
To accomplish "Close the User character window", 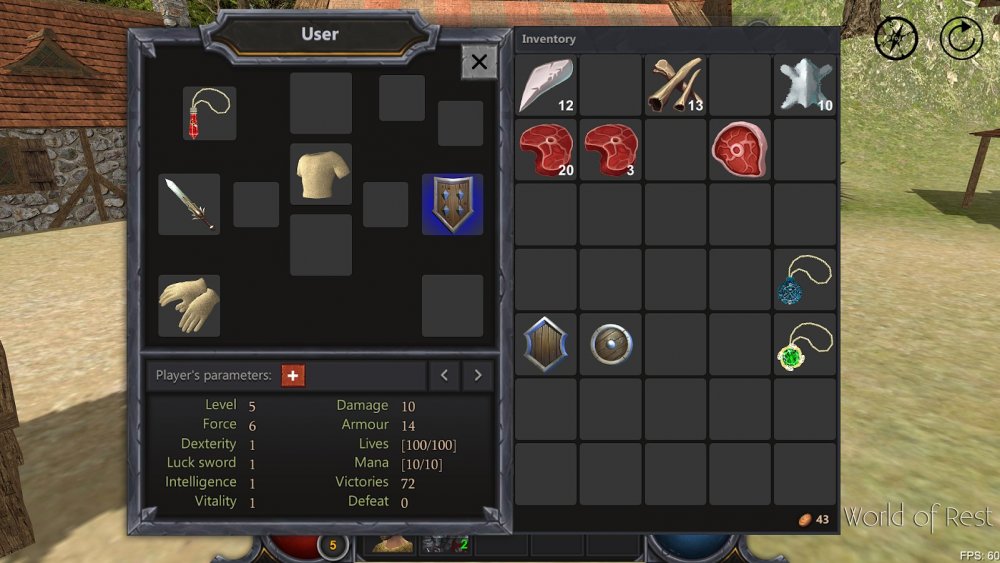I will [479, 62].
